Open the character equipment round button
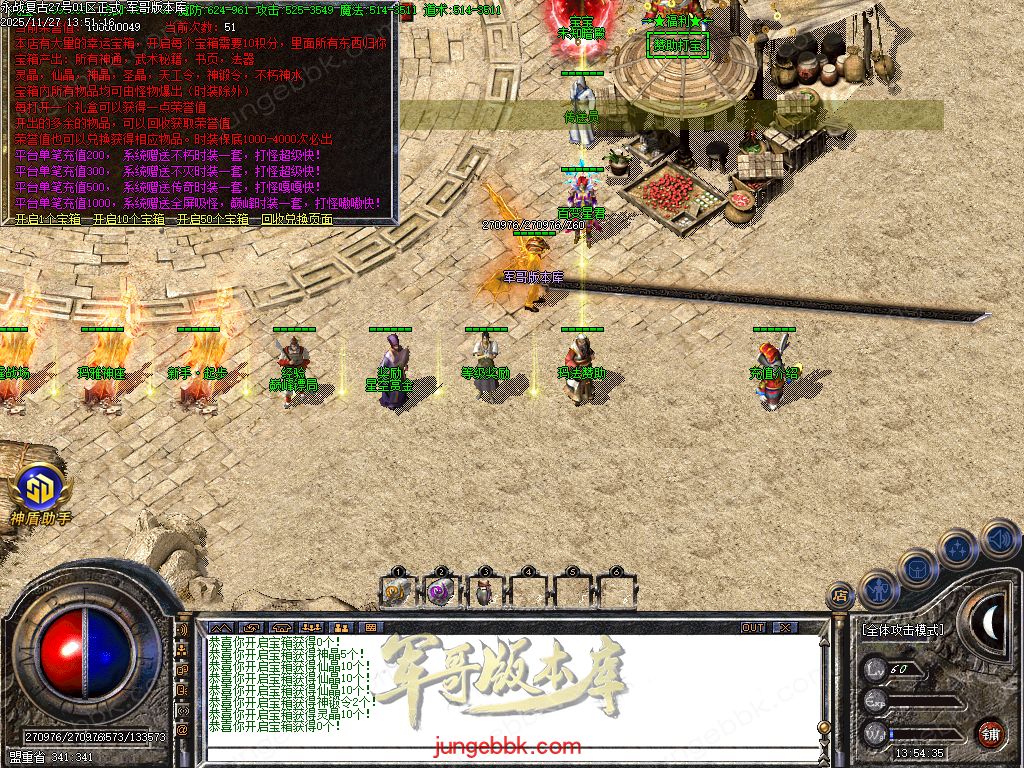1024x768 pixels. pos(878,589)
